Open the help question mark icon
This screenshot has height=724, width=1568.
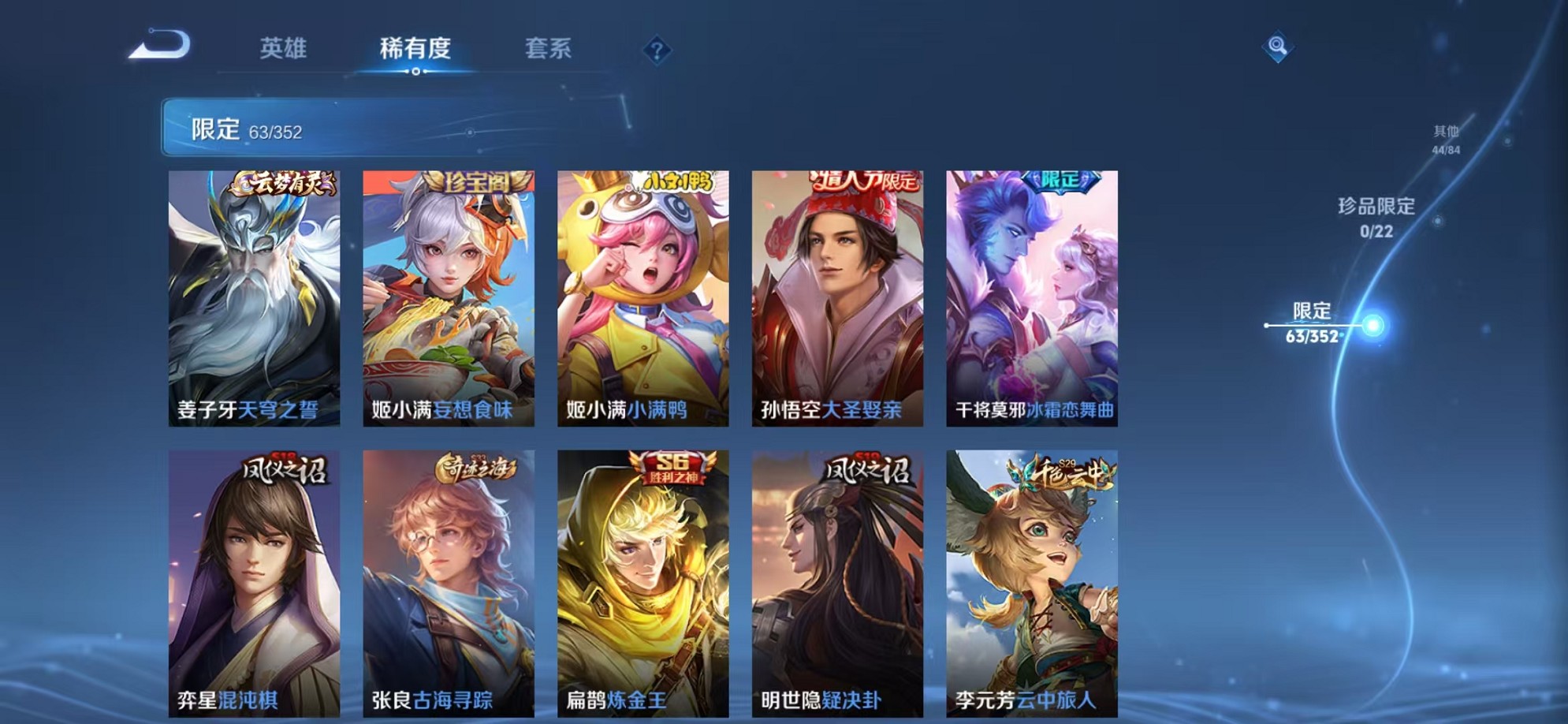pos(657,49)
